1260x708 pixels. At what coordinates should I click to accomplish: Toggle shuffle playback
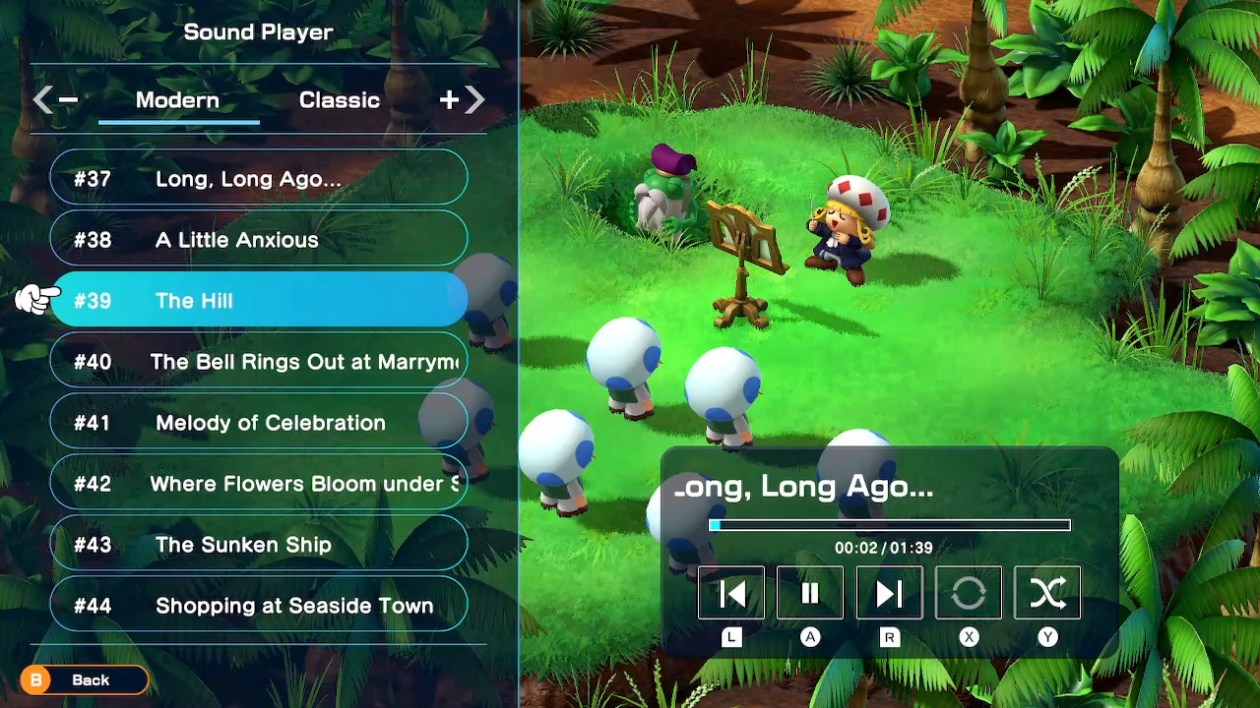click(1047, 593)
